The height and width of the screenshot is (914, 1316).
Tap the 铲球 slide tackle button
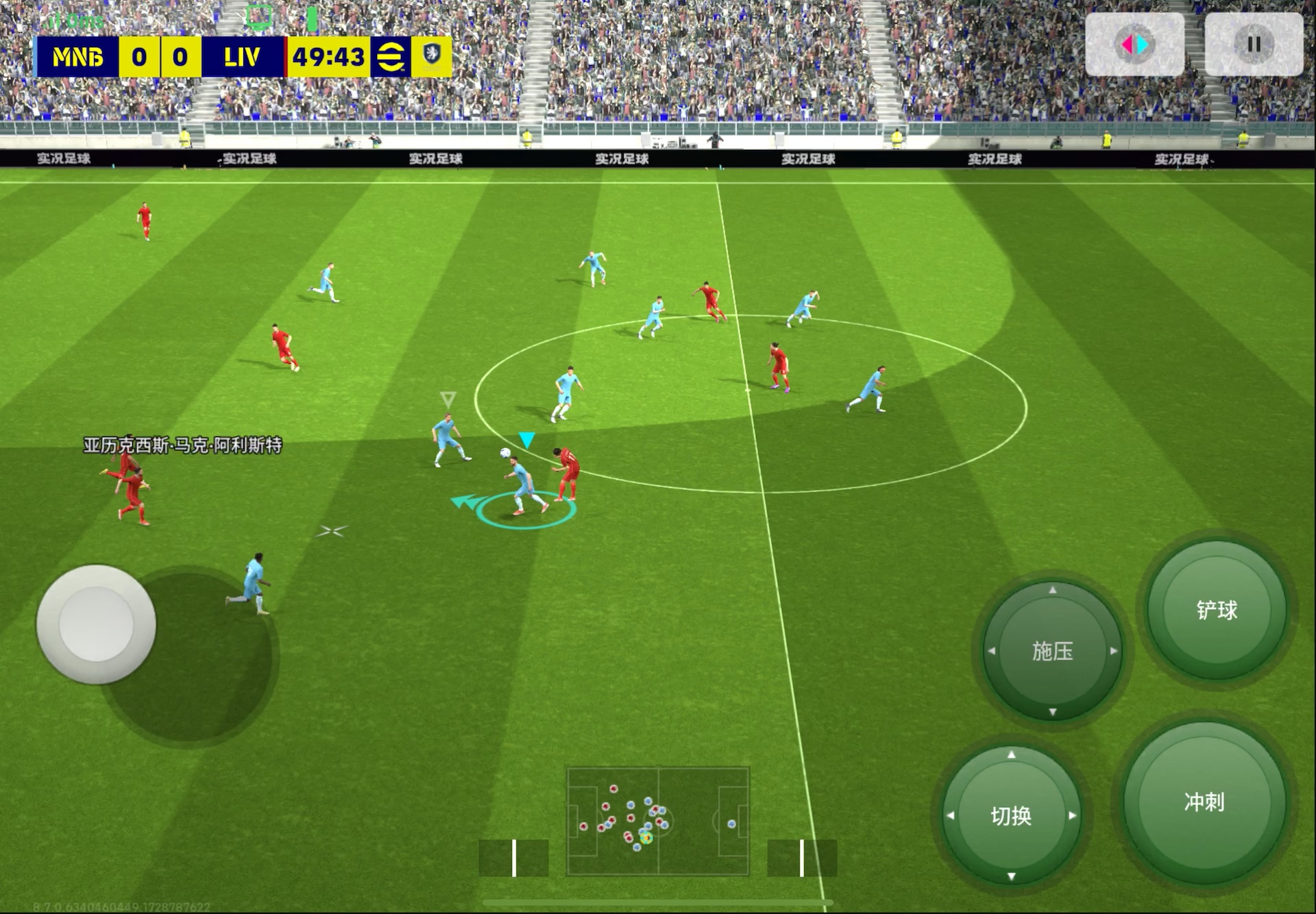point(1217,610)
